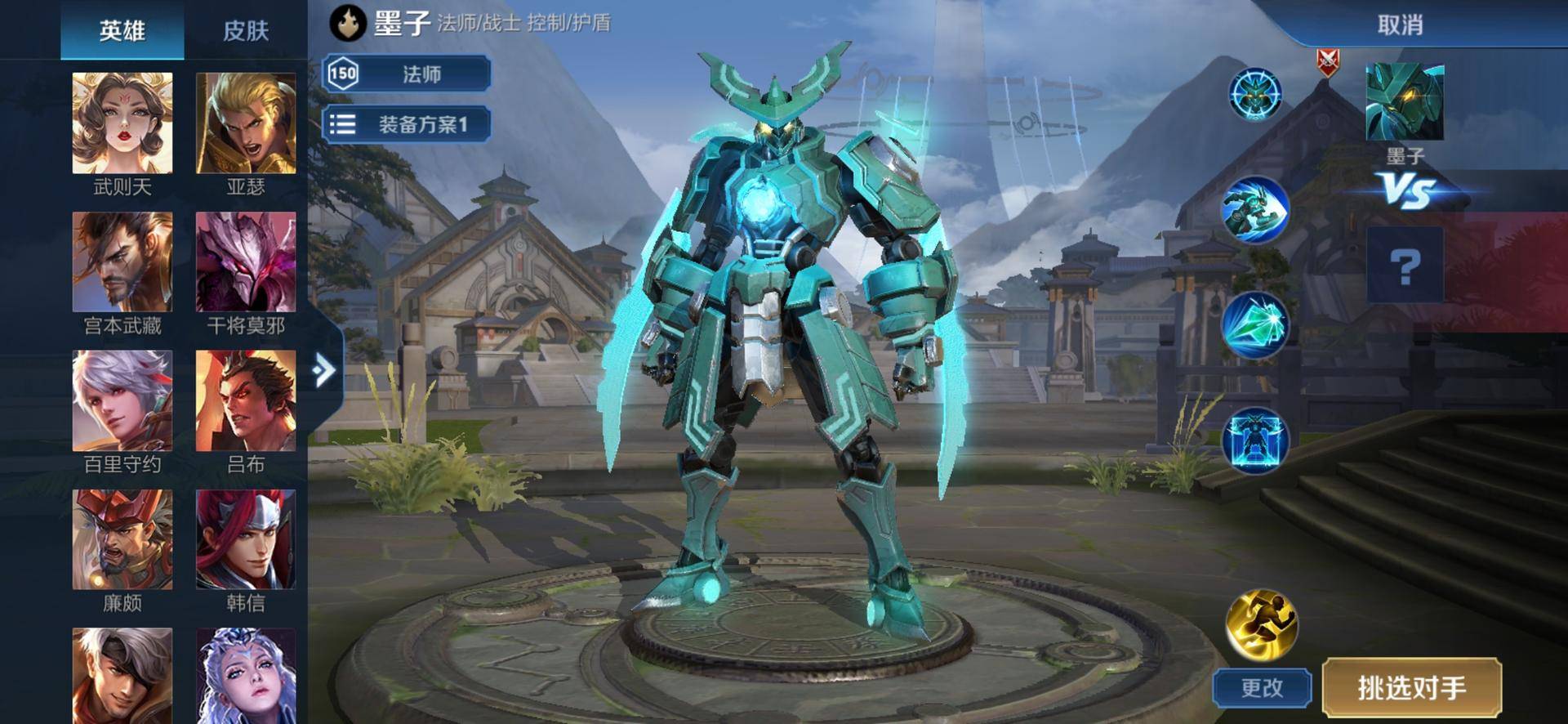Image resolution: width=1568 pixels, height=724 pixels.
Task: Tap the yellow sprint summoner spell
Action: pyautogui.click(x=1261, y=624)
